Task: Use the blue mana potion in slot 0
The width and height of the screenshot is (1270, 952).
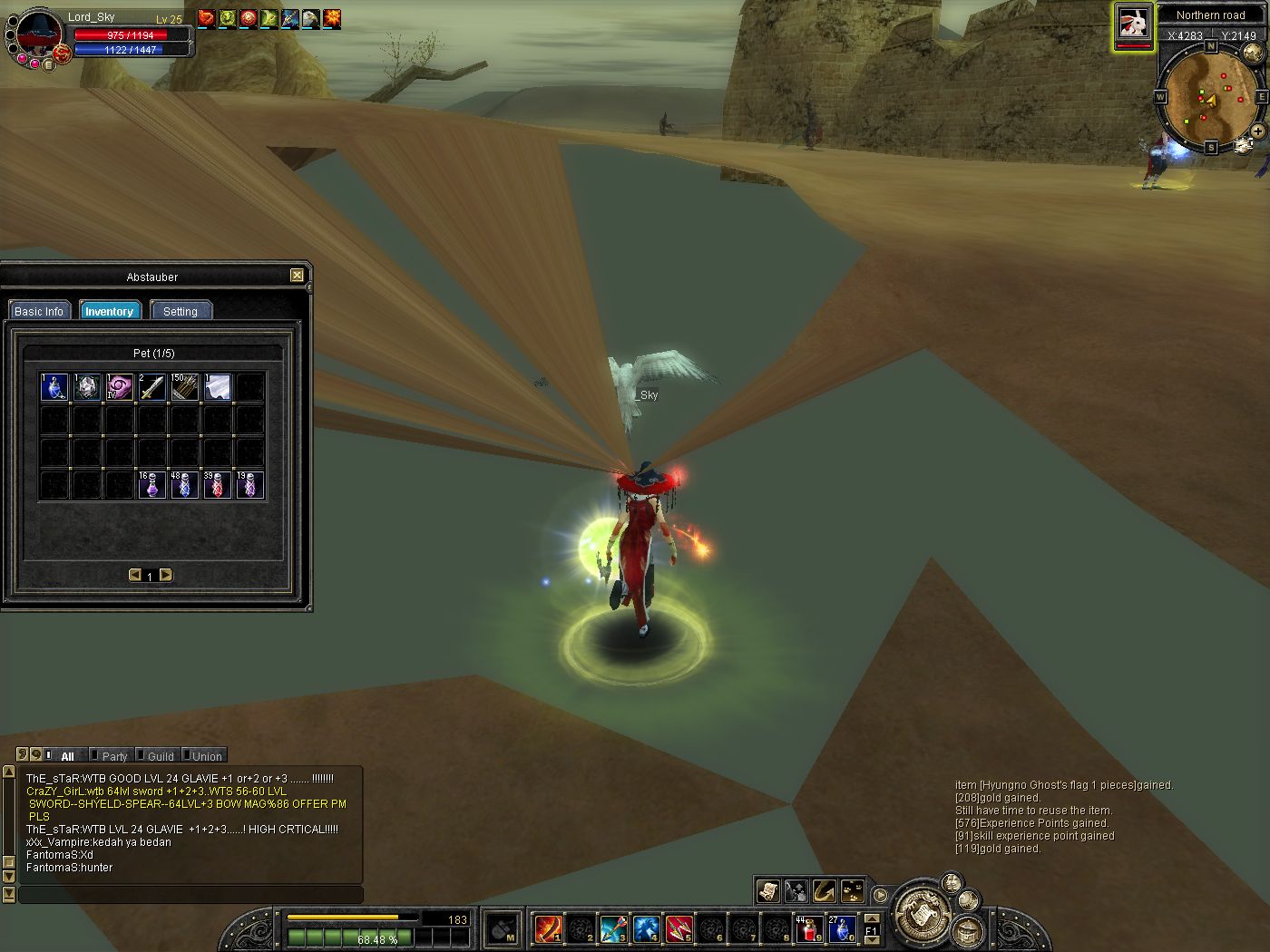Action: (842, 928)
